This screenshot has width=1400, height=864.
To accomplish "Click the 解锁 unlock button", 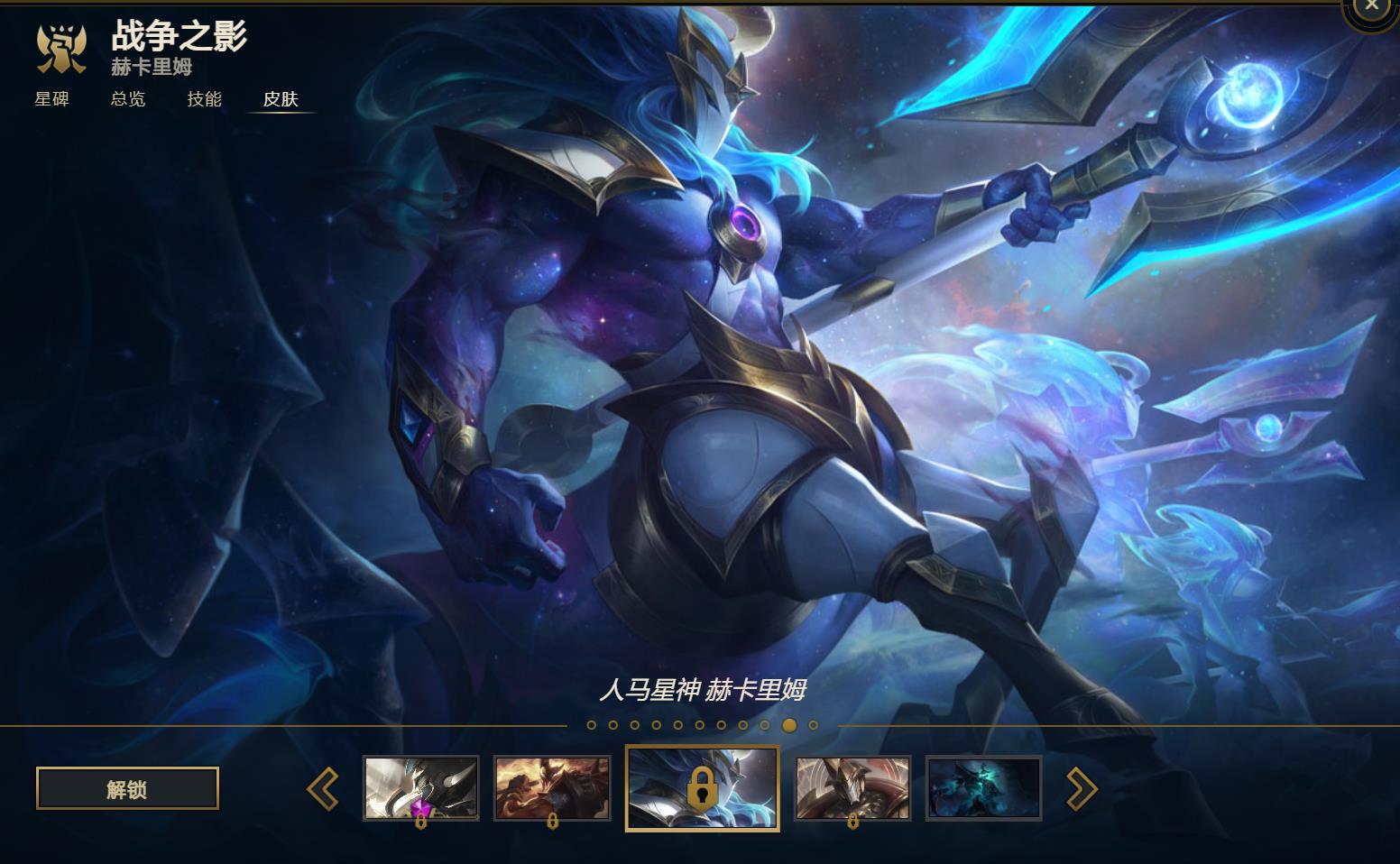I will 127,789.
